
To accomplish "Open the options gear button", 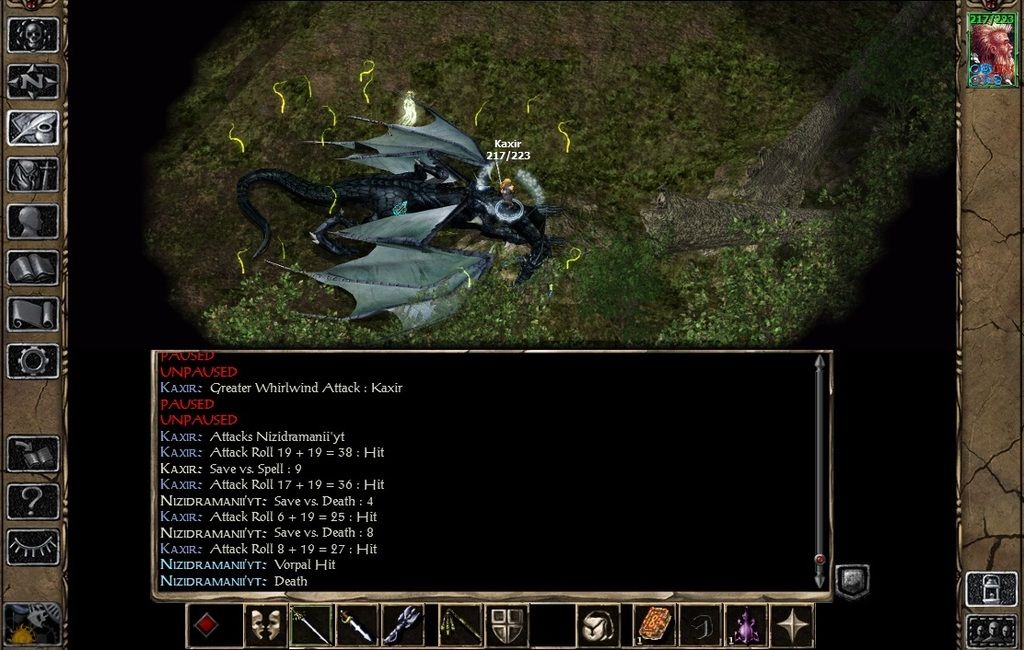I will coord(33,360).
